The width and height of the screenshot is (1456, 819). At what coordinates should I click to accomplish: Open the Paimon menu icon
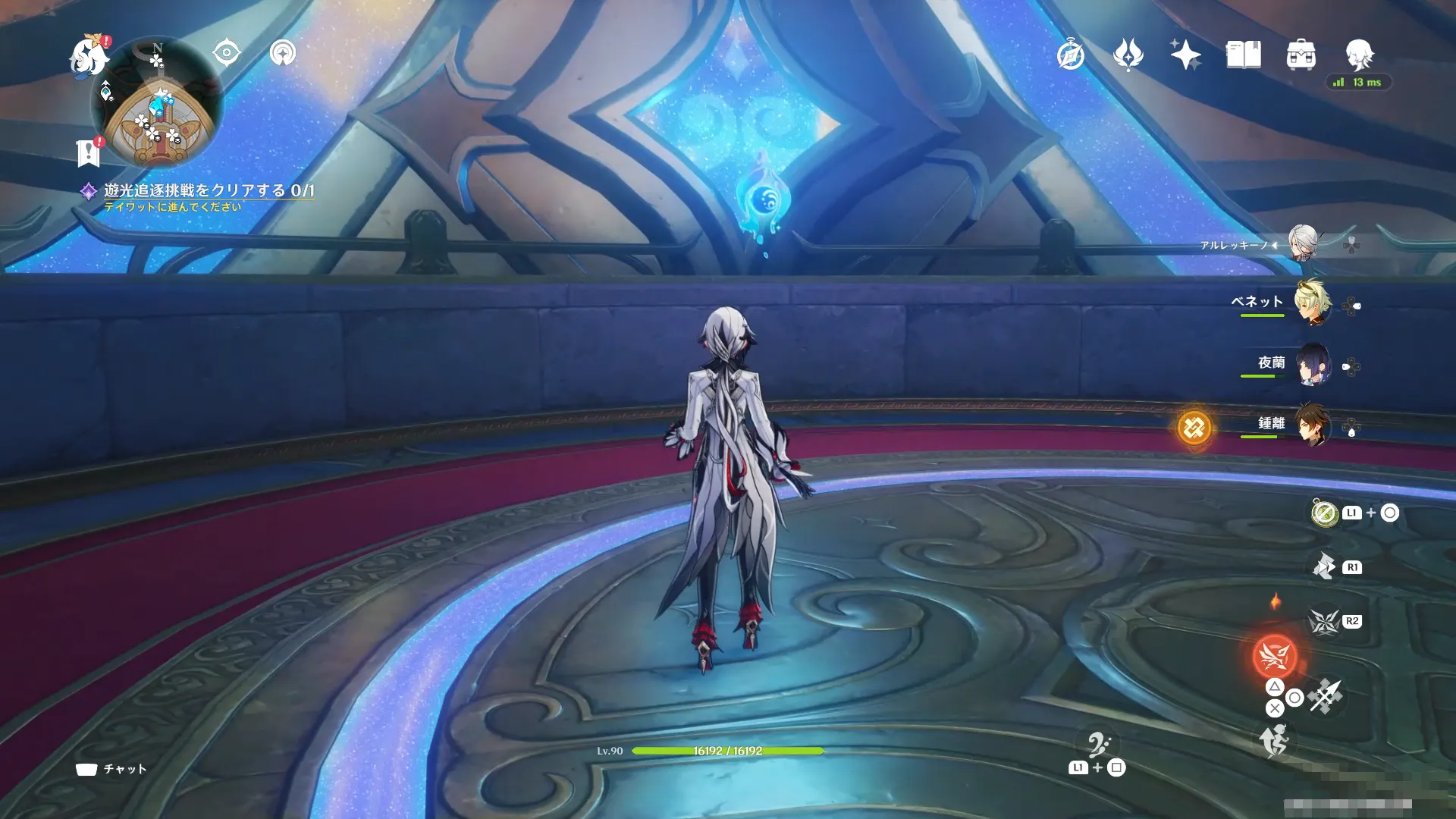pos(89,58)
